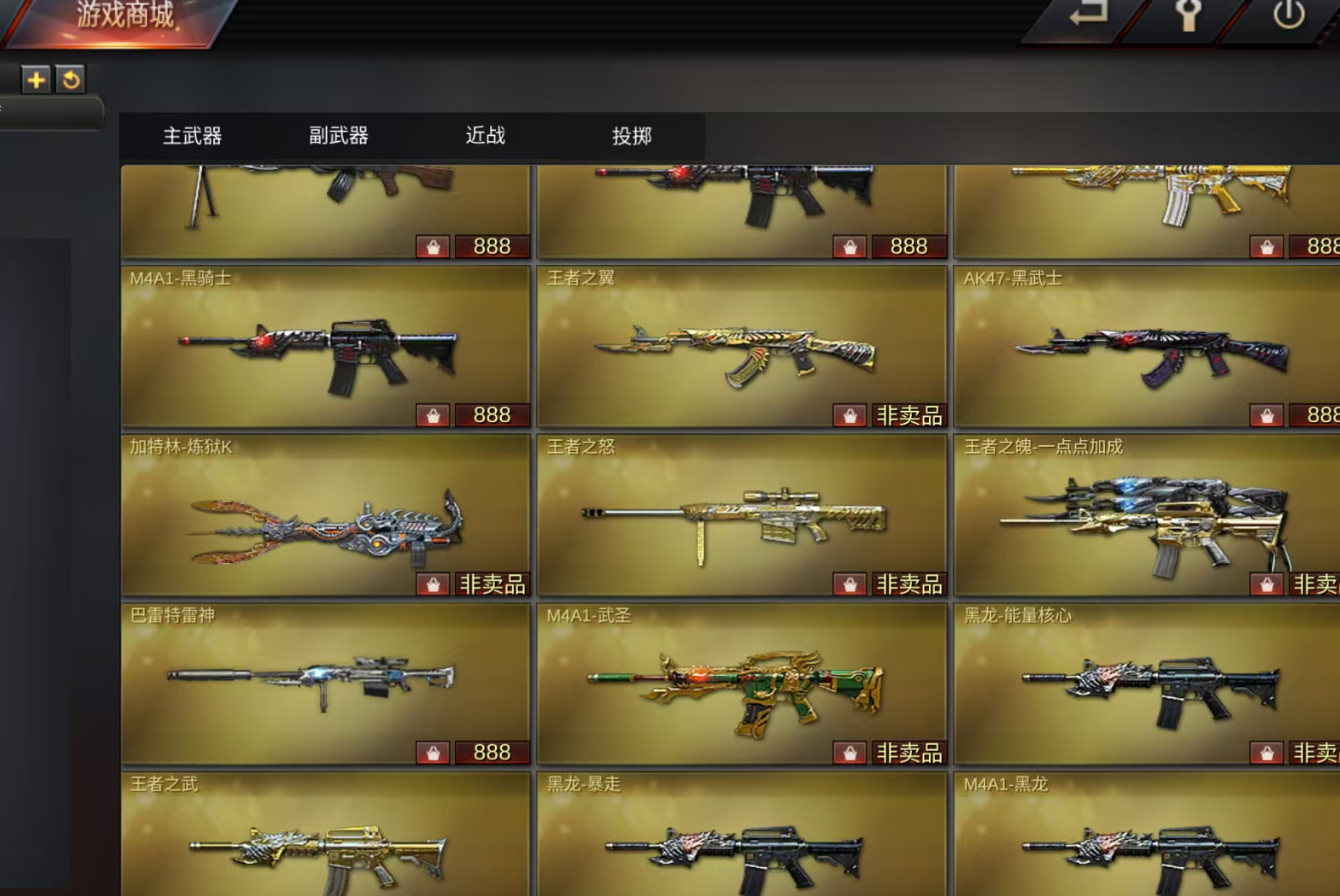Screen dimensions: 1340x896
Task: Click the basket icon on 王者之翼 非卖品 tag
Action: [851, 414]
